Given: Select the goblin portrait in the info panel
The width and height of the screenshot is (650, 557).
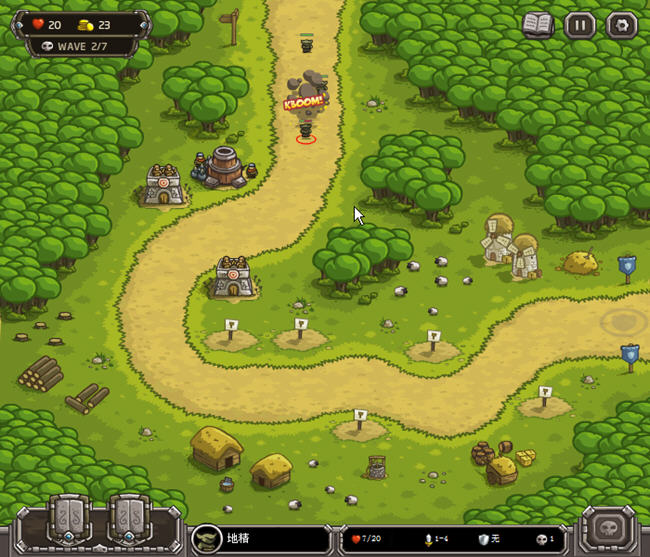Looking at the screenshot, I should point(207,538).
